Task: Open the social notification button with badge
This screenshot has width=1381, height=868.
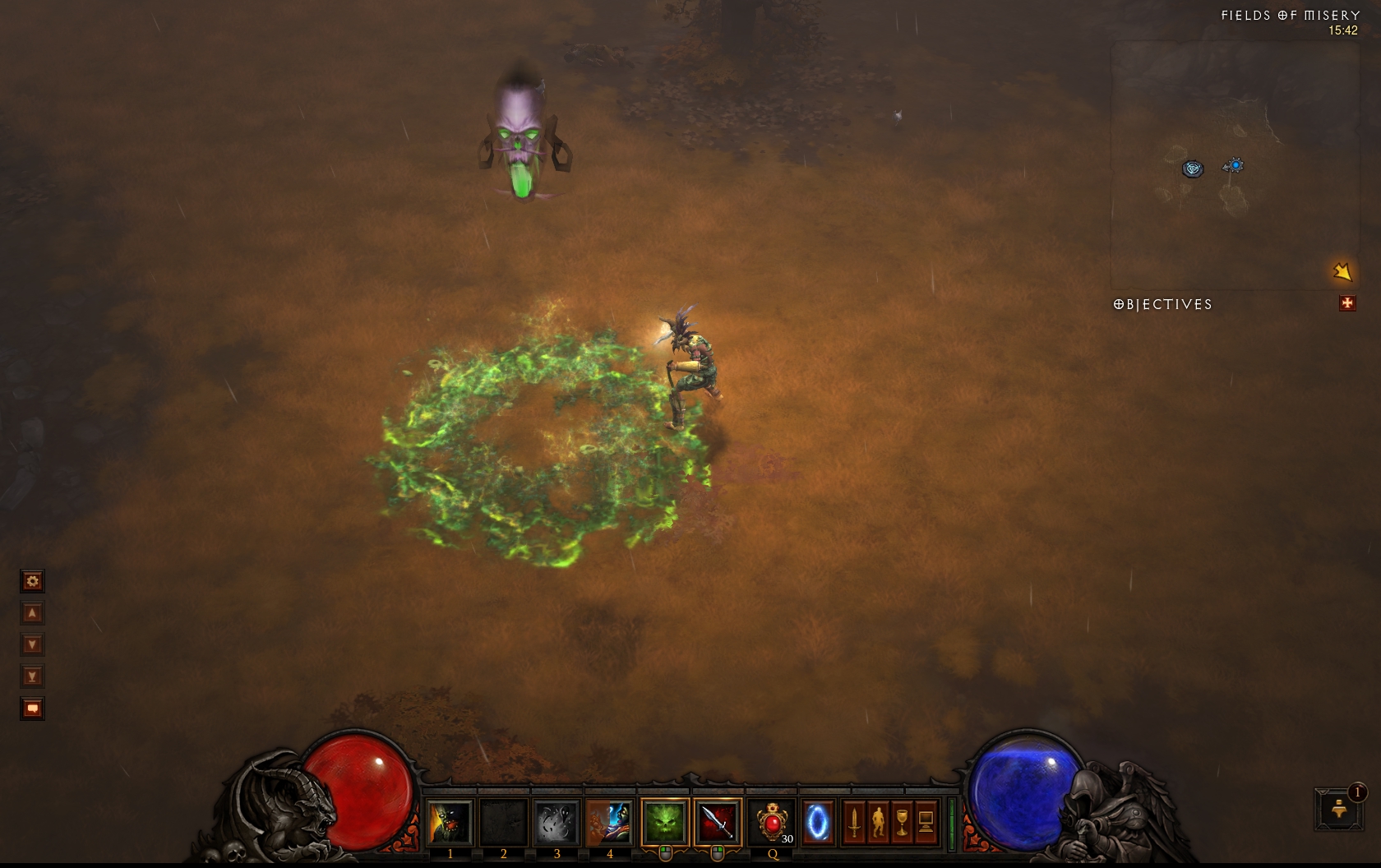Action: (x=1339, y=809)
